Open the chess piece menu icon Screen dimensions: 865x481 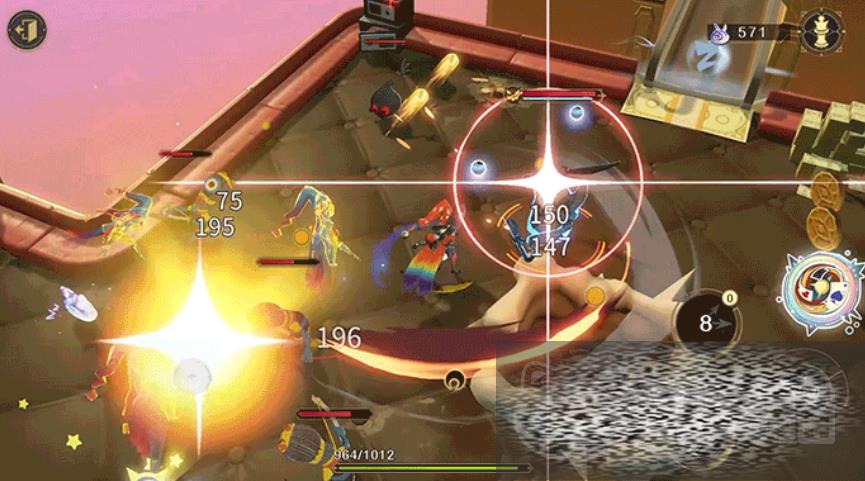point(820,31)
